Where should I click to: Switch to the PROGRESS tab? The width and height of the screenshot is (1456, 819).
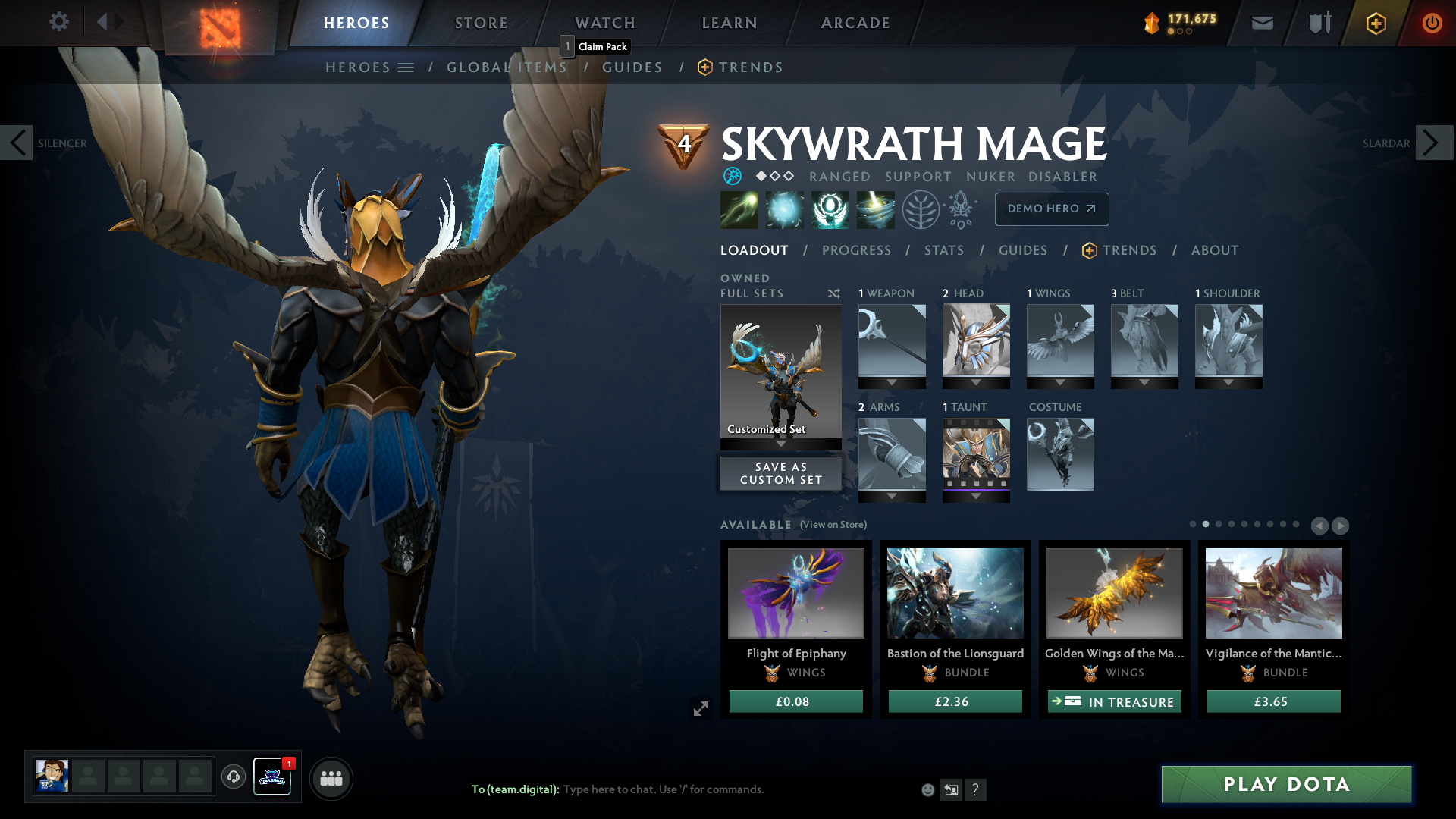pyautogui.click(x=857, y=250)
